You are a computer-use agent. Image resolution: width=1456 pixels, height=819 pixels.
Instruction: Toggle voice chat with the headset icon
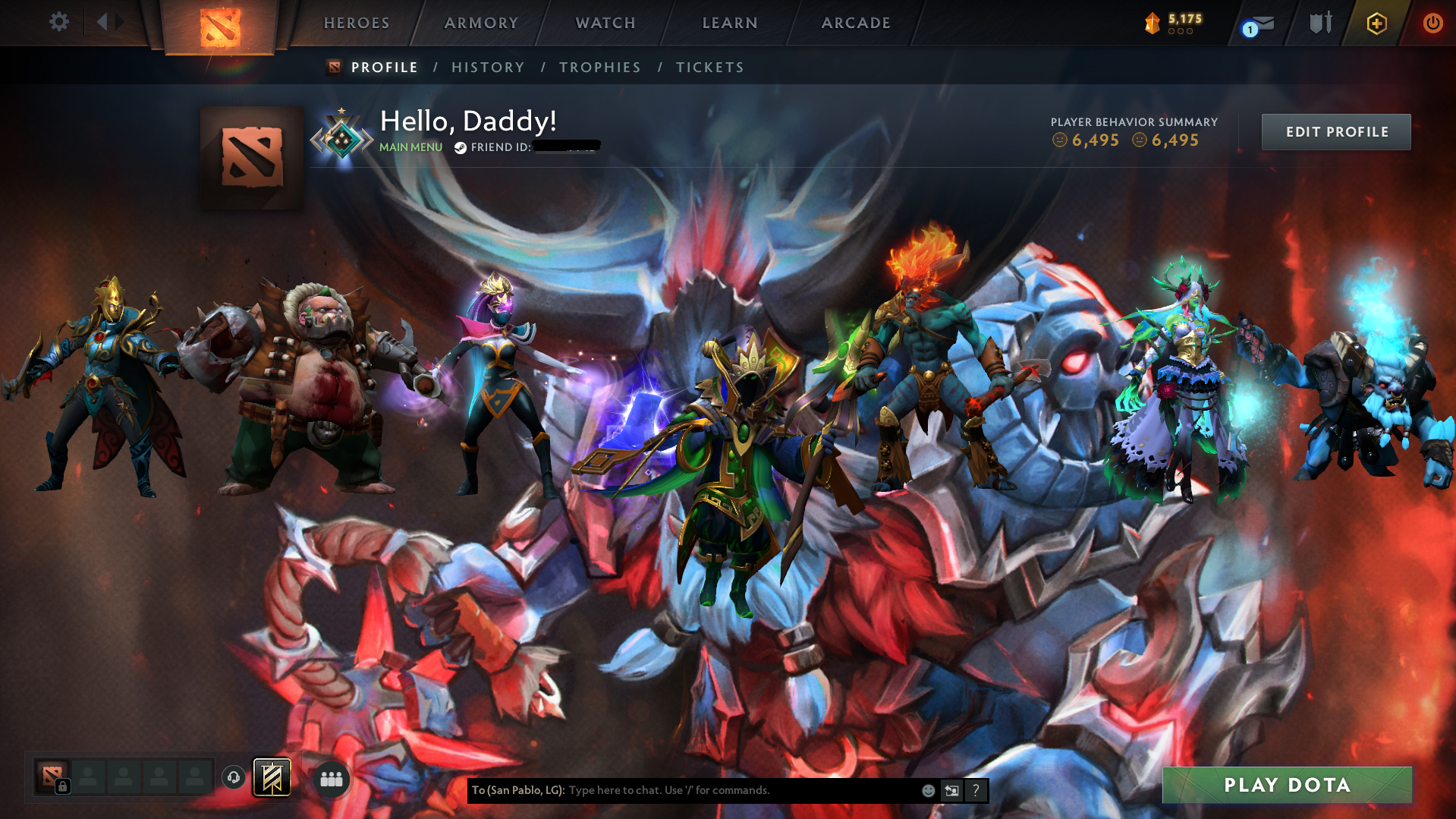click(x=234, y=778)
